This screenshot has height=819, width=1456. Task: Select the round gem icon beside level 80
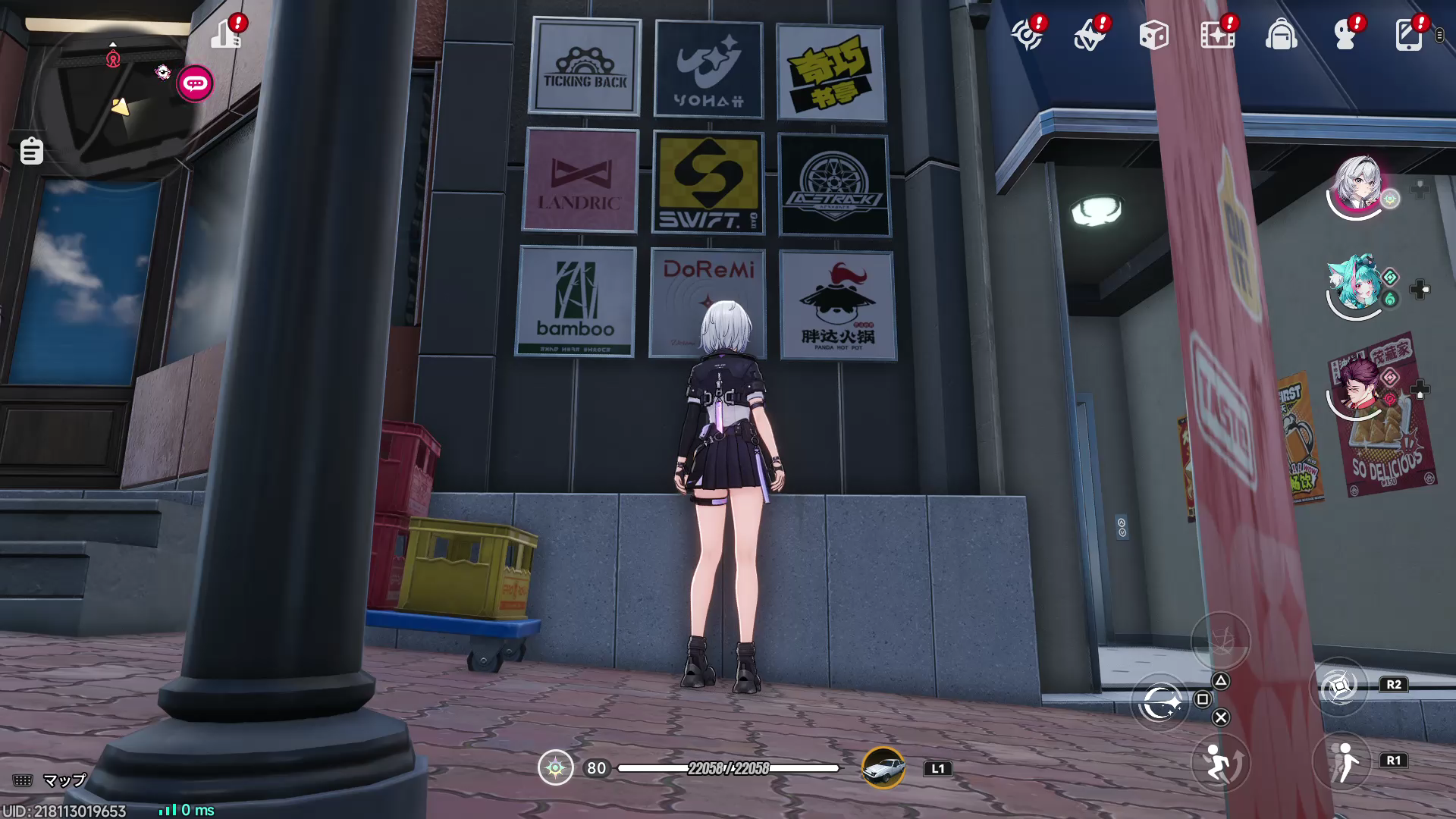(x=555, y=768)
